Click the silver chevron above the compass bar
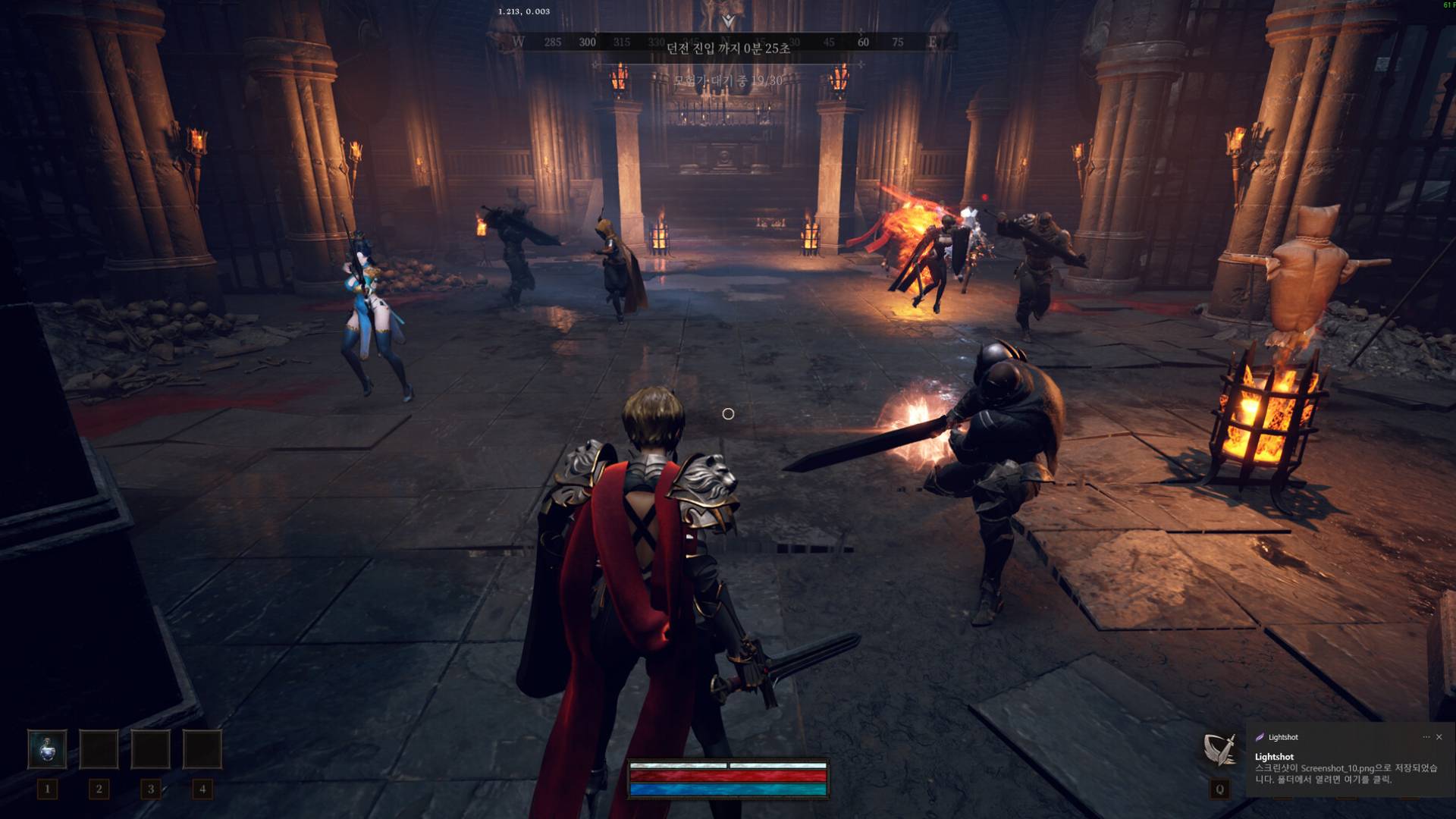1456x819 pixels. pyautogui.click(x=728, y=20)
